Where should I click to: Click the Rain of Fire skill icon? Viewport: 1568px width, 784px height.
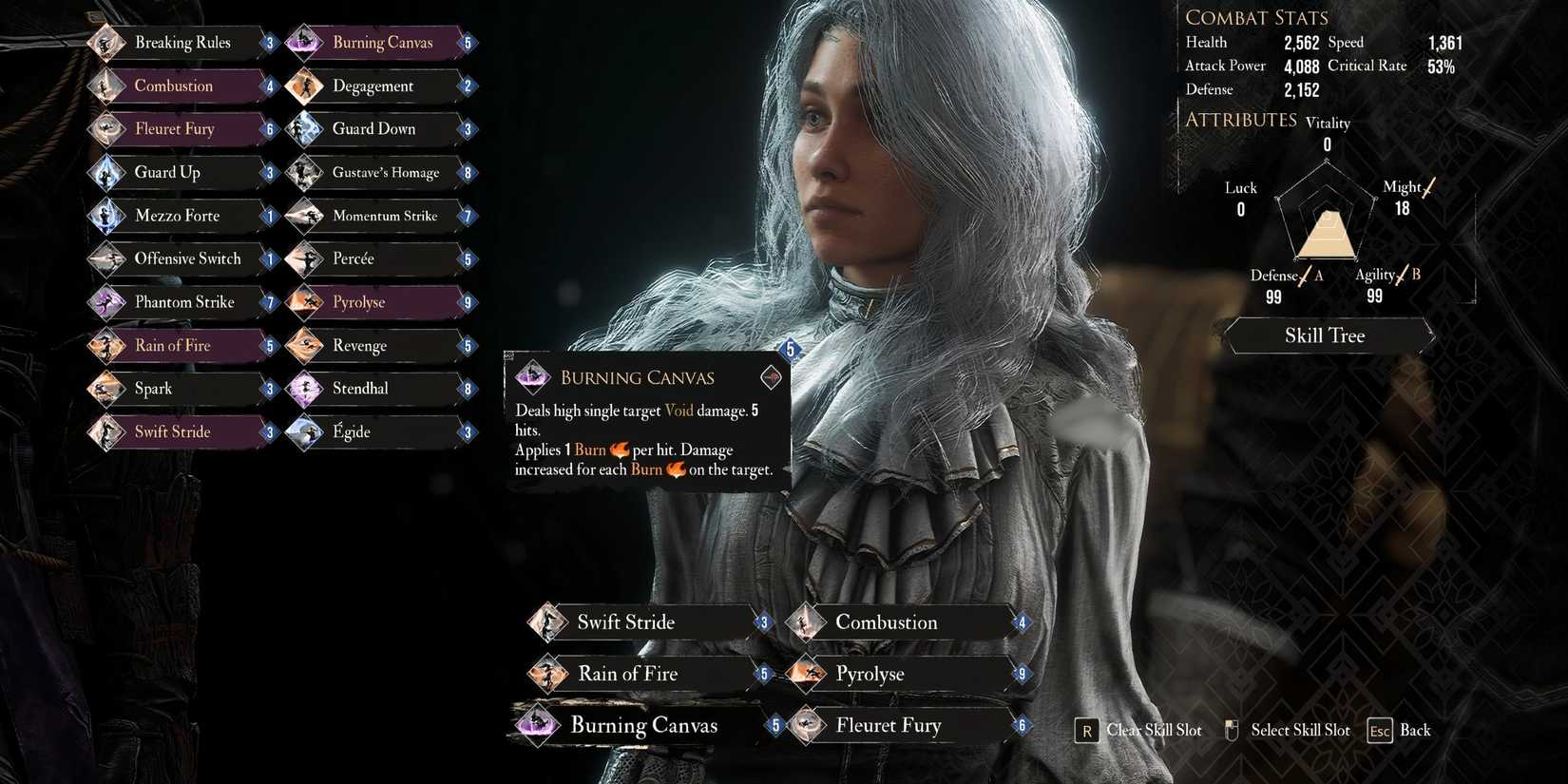pos(107,345)
